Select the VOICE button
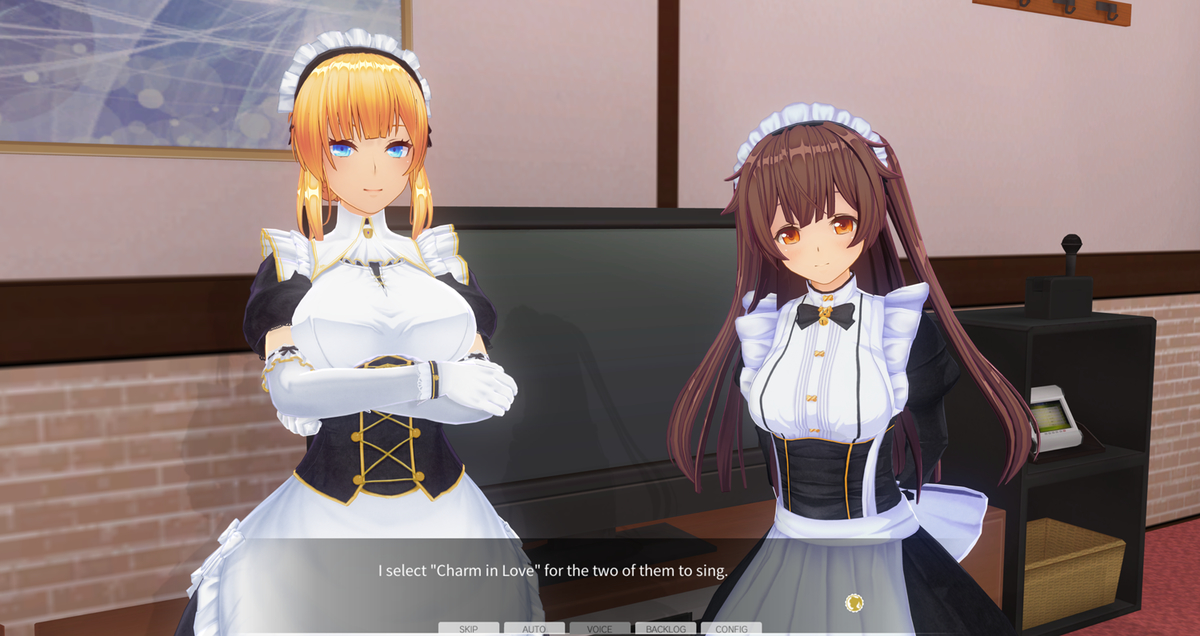This screenshot has width=1200, height=636. 600,629
